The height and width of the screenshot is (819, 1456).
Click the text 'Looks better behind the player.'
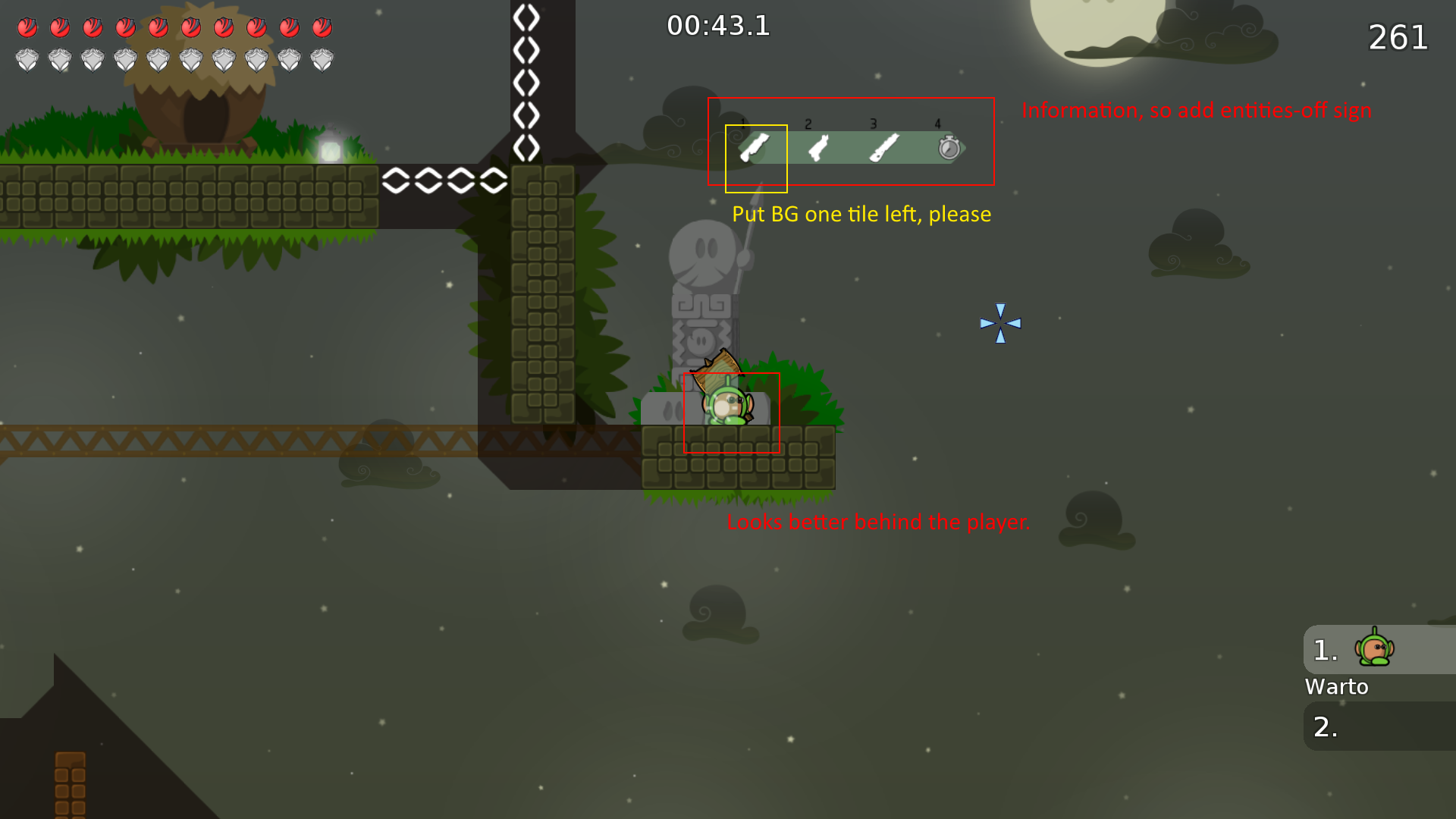(877, 522)
